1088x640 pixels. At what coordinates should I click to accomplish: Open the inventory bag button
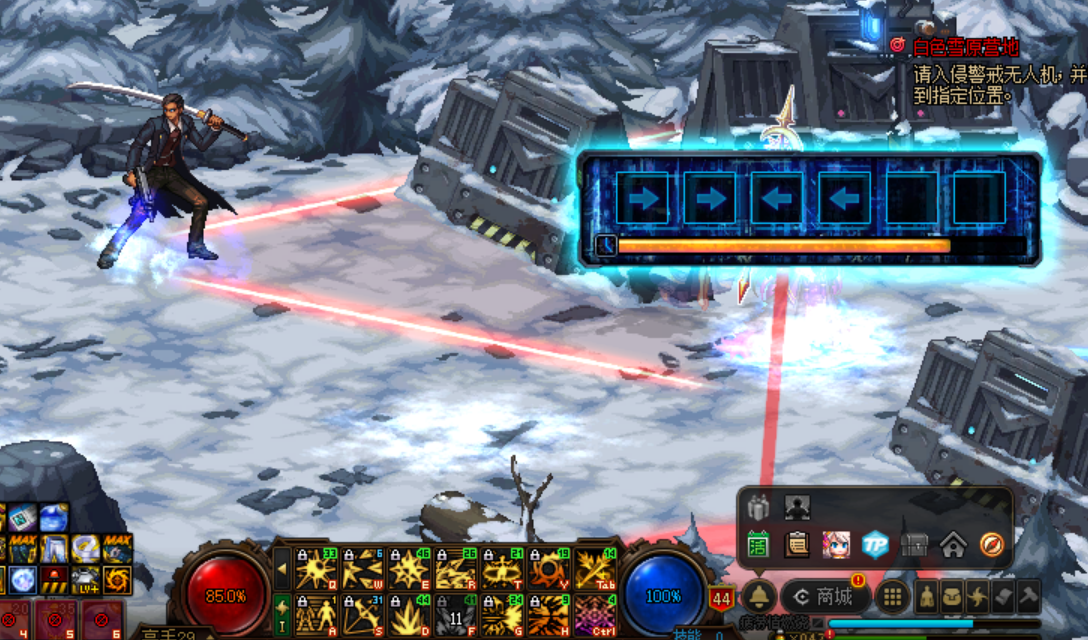(x=952, y=597)
